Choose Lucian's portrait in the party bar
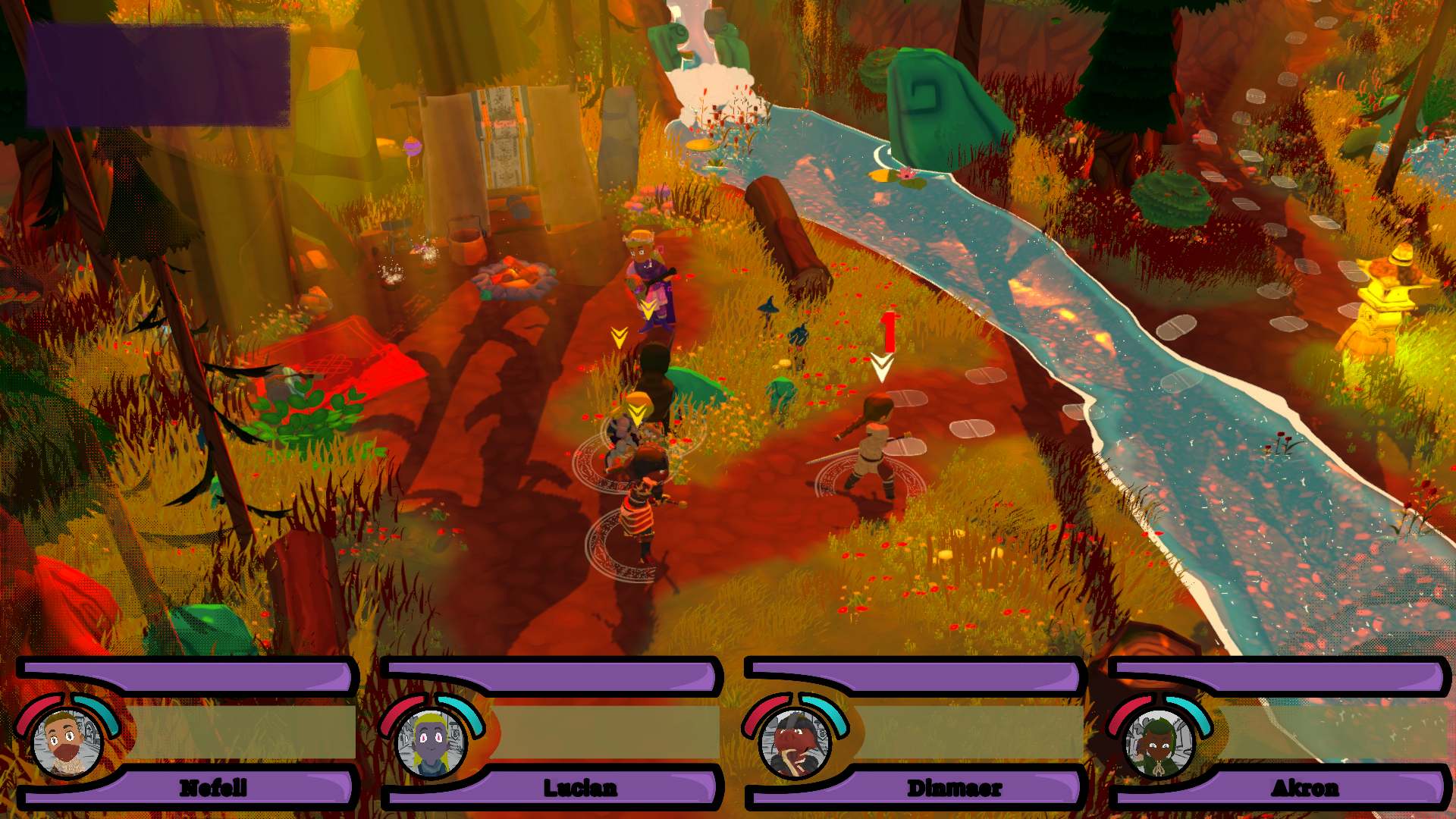Image resolution: width=1456 pixels, height=819 pixels. tap(431, 743)
